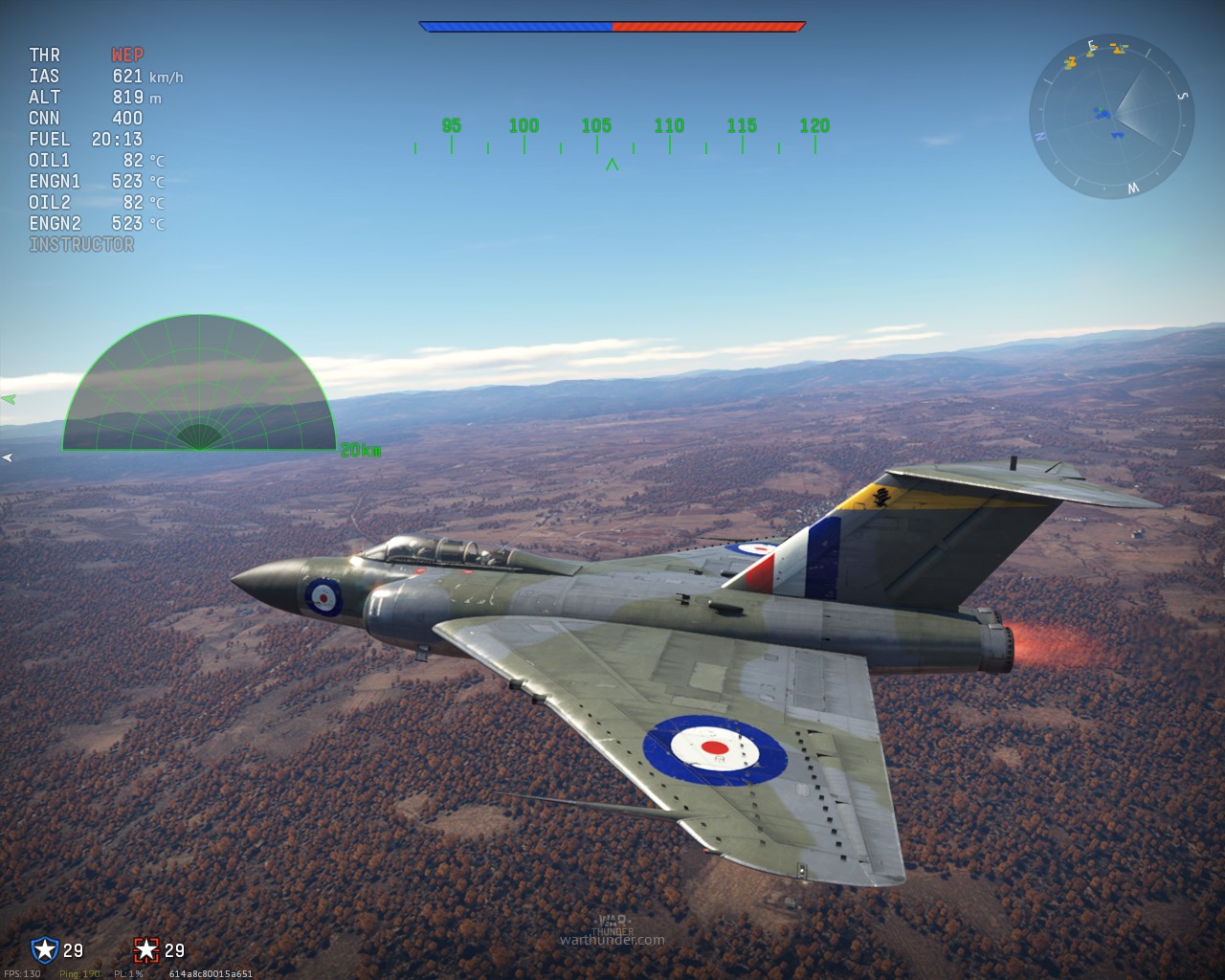Click the small white arrow at the left edge
Viewport: 1225px width, 980px height.
[x=7, y=458]
